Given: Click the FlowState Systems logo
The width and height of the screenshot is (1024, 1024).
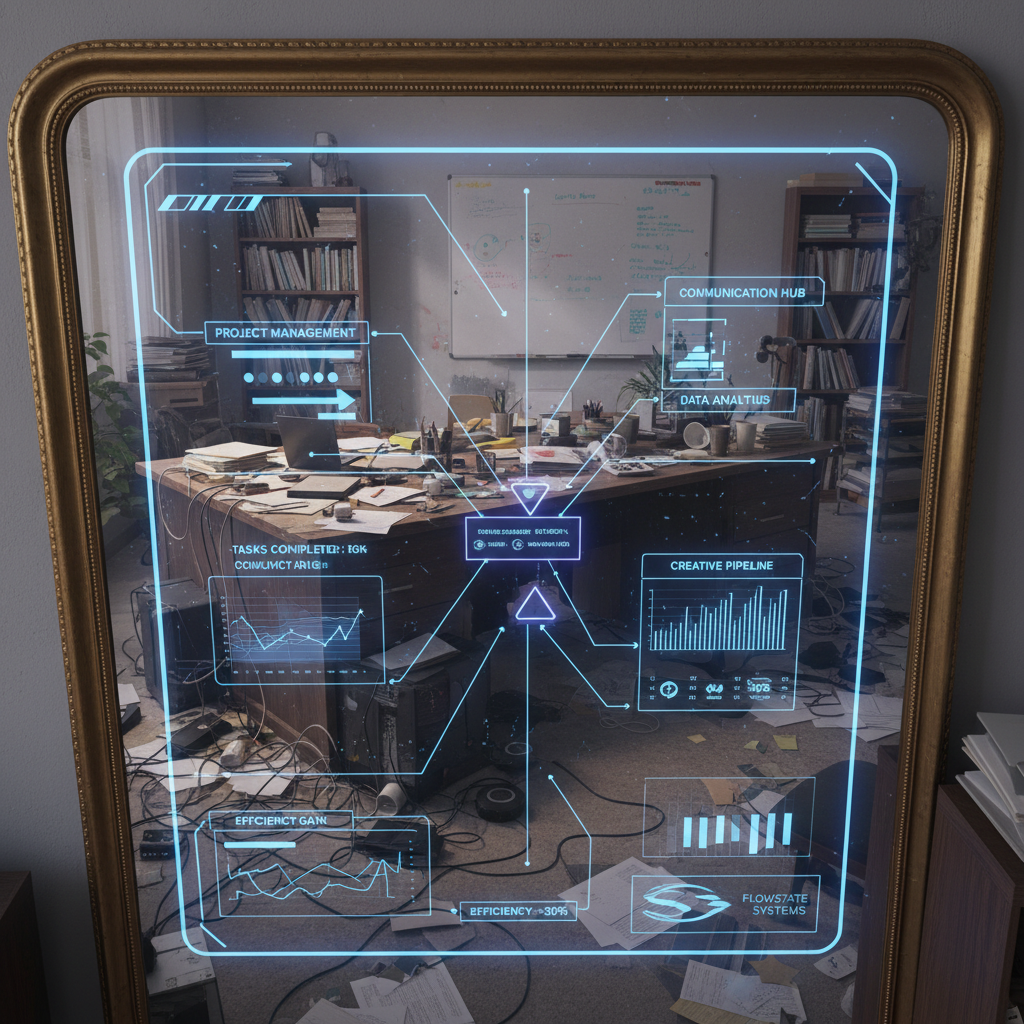Looking at the screenshot, I should pos(685,903).
